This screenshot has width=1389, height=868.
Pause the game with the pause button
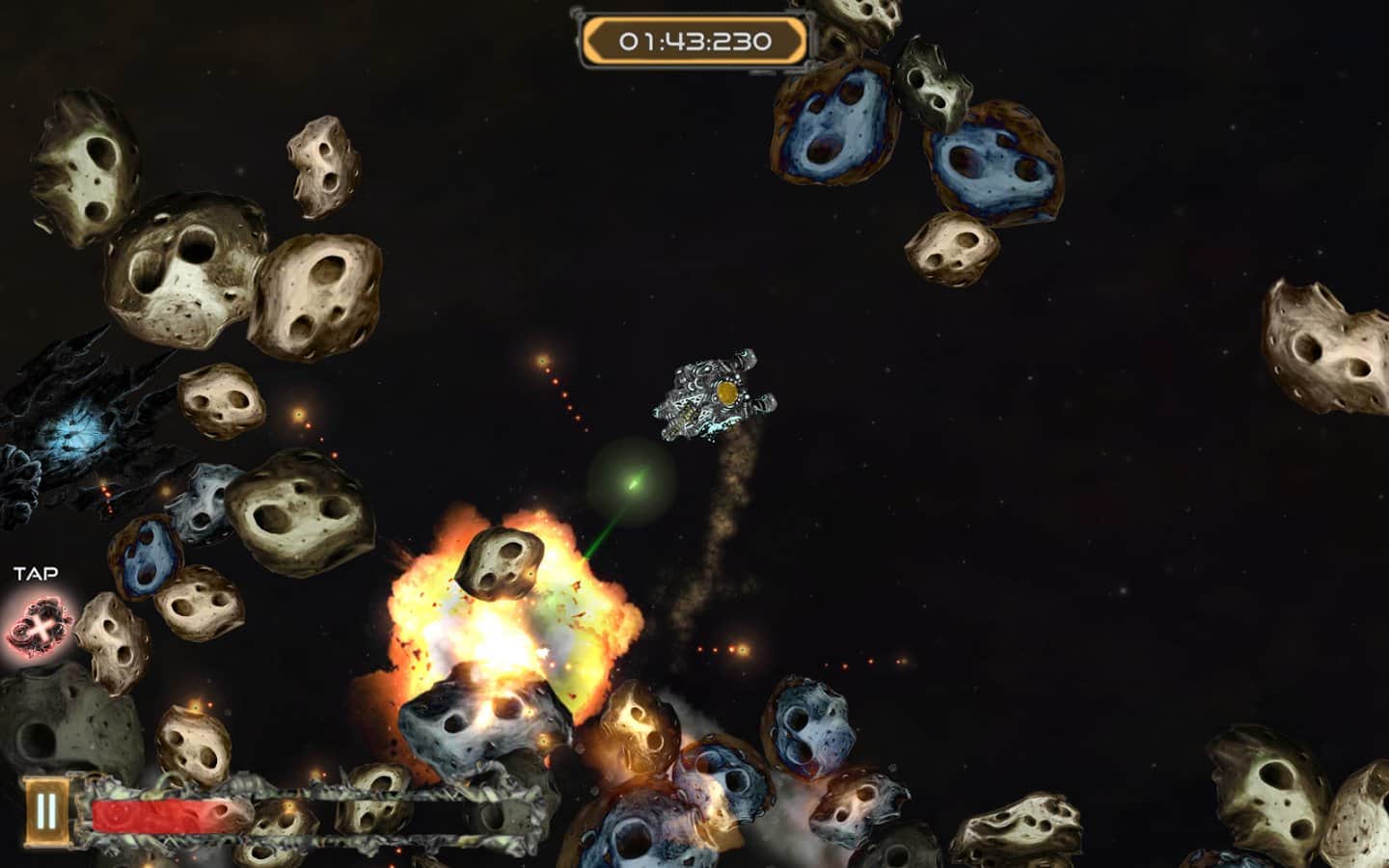point(45,812)
